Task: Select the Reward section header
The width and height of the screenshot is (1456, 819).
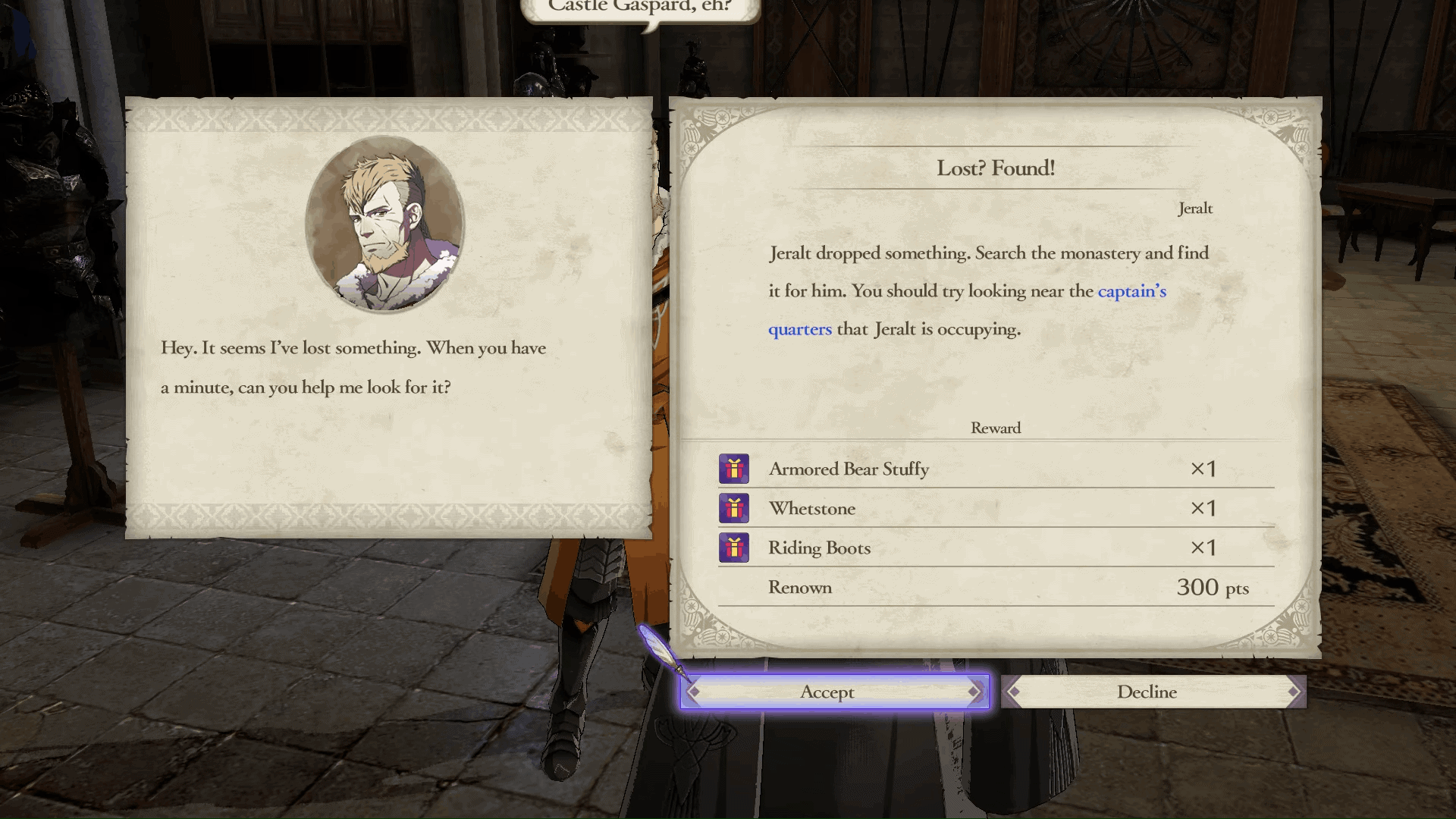Action: pos(996,428)
